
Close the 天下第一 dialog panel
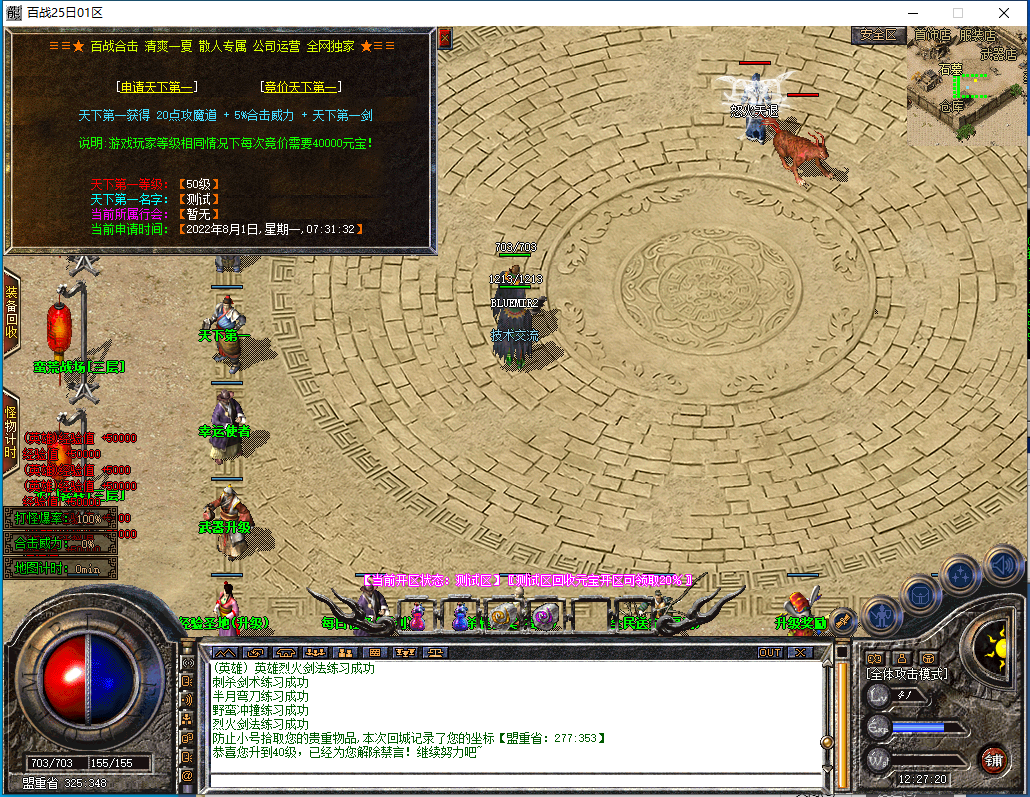pyautogui.click(x=445, y=38)
